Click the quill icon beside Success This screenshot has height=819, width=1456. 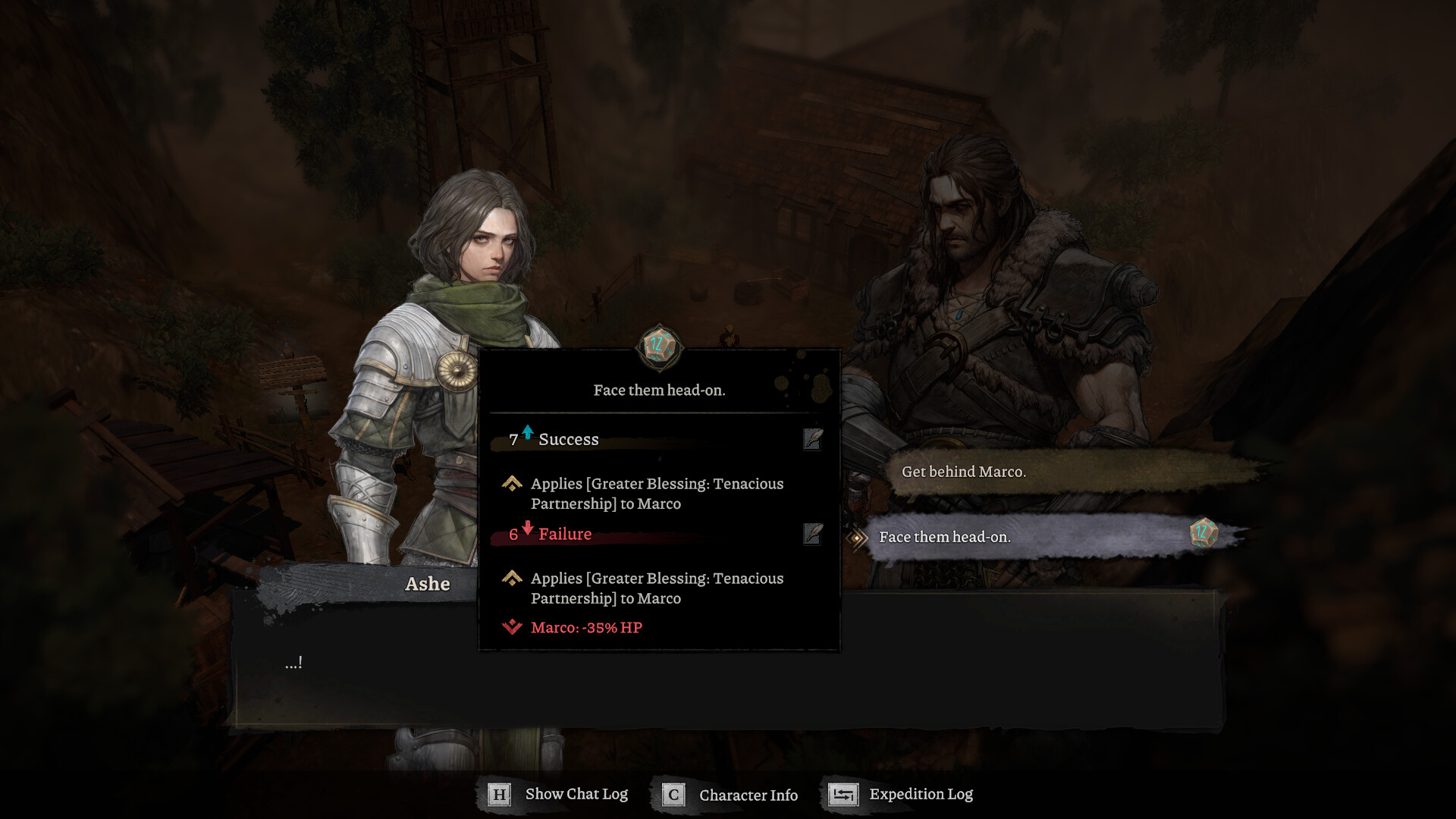point(812,439)
